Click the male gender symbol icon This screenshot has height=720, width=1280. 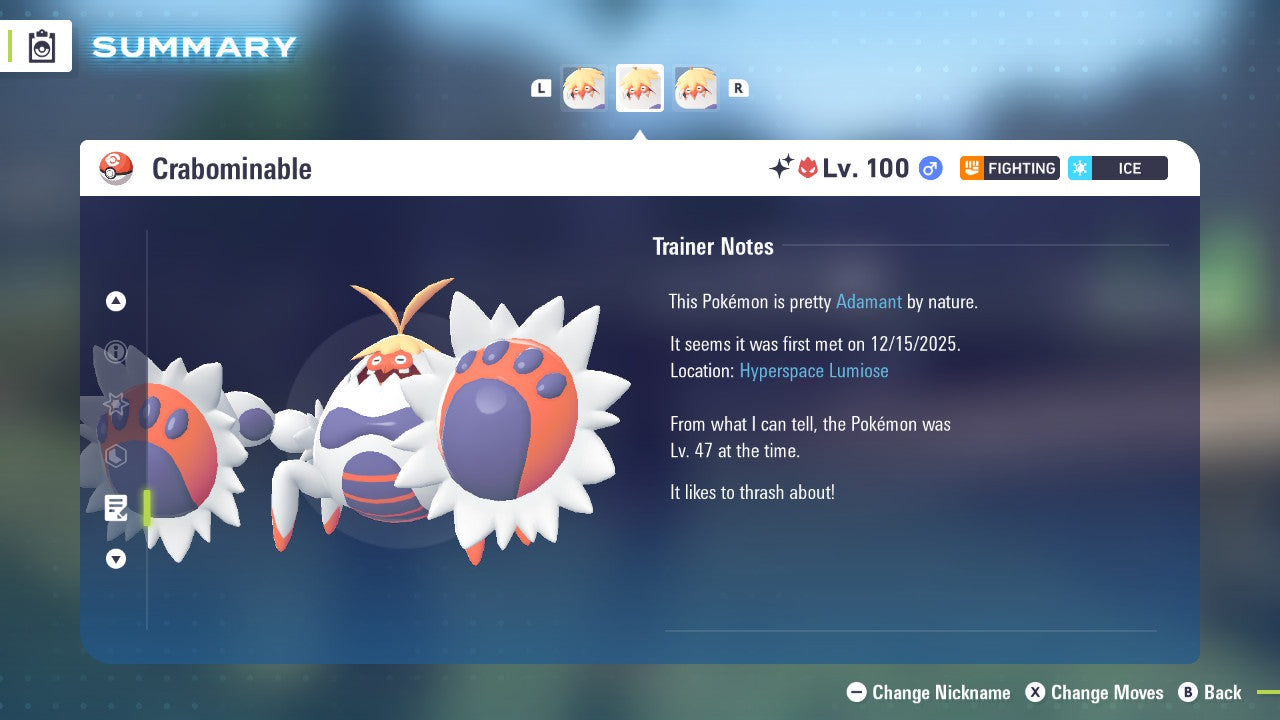[x=929, y=168]
